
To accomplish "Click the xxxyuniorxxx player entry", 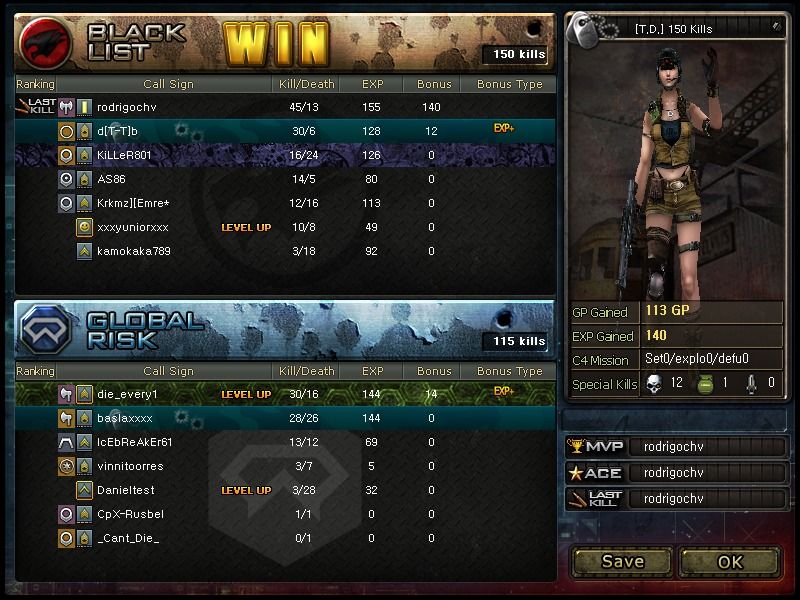I will click(x=285, y=227).
